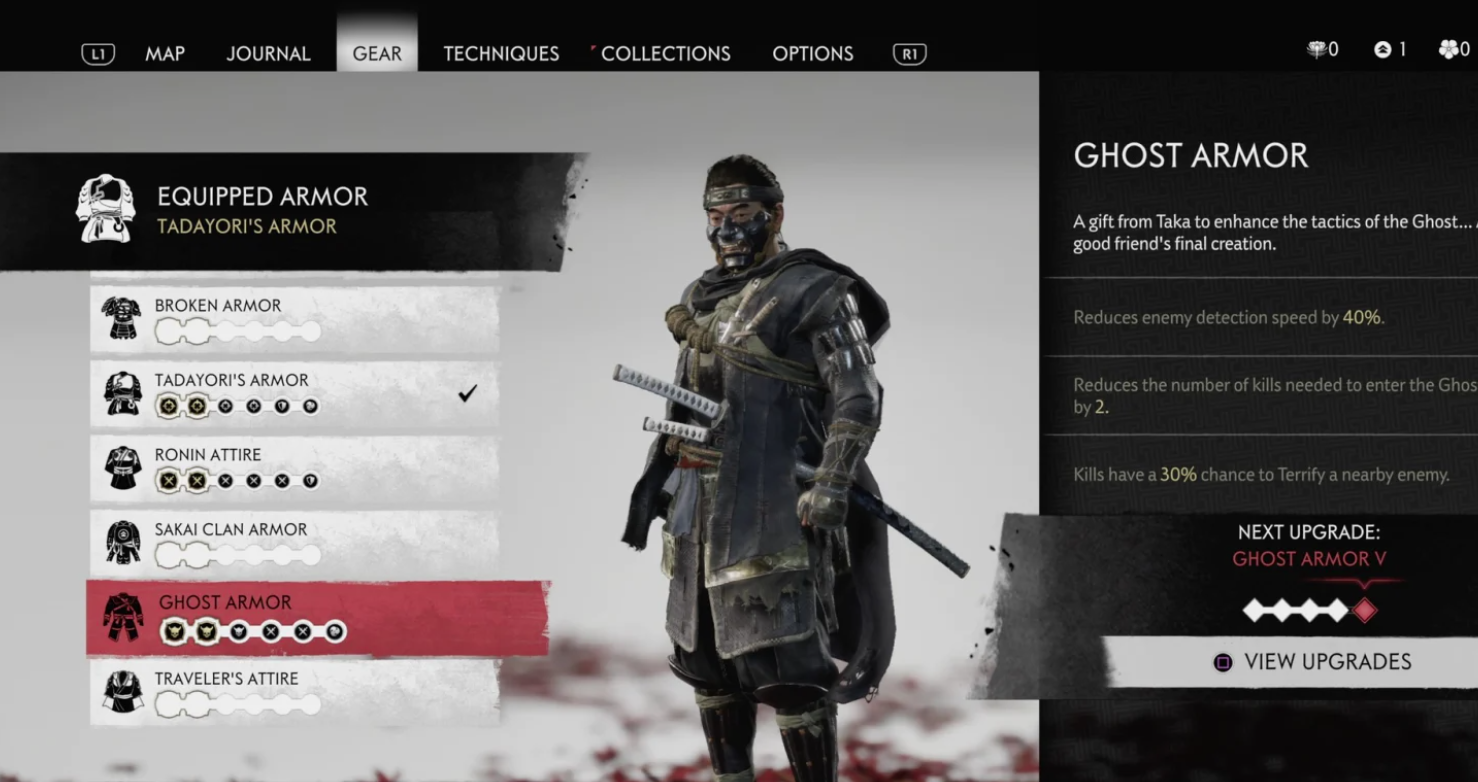
Task: Open View Upgrades for Ghost Armor
Action: coord(1313,662)
